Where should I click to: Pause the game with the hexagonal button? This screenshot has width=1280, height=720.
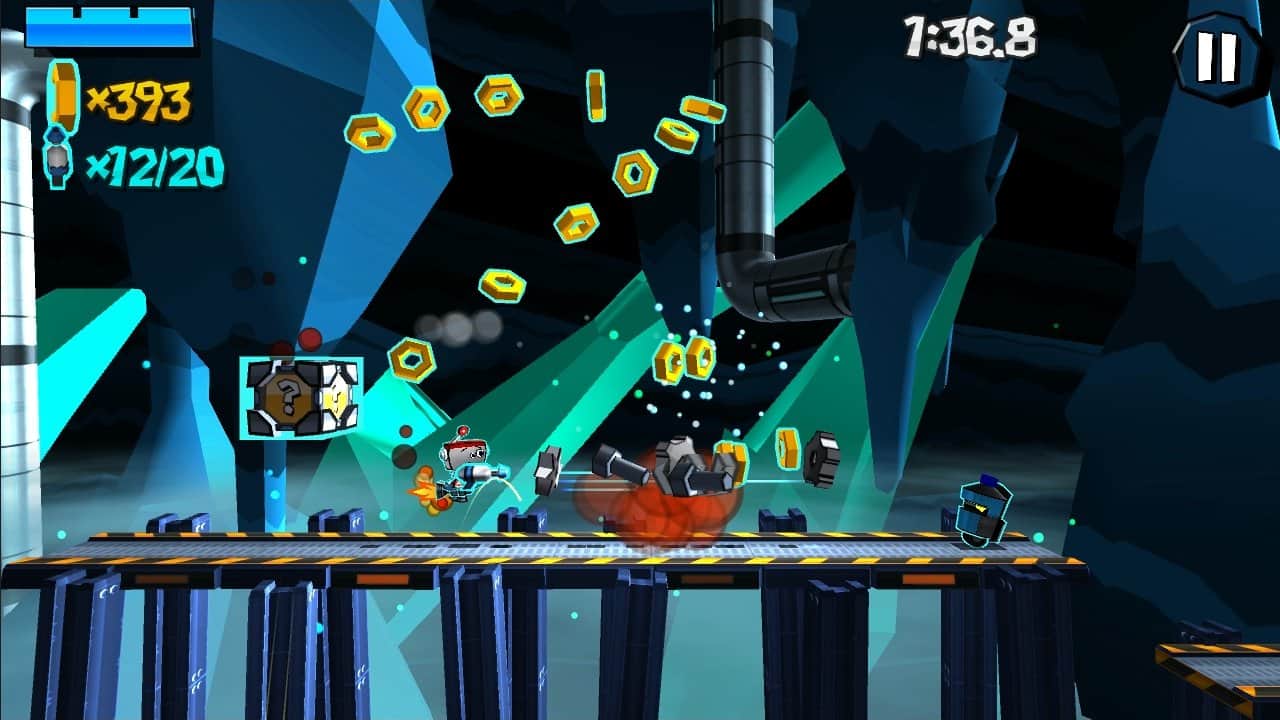(1217, 58)
